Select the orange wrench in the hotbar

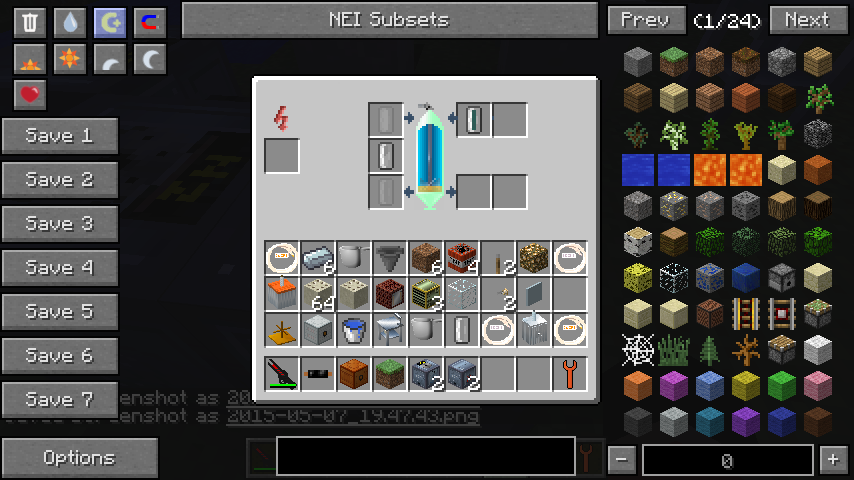[570, 374]
